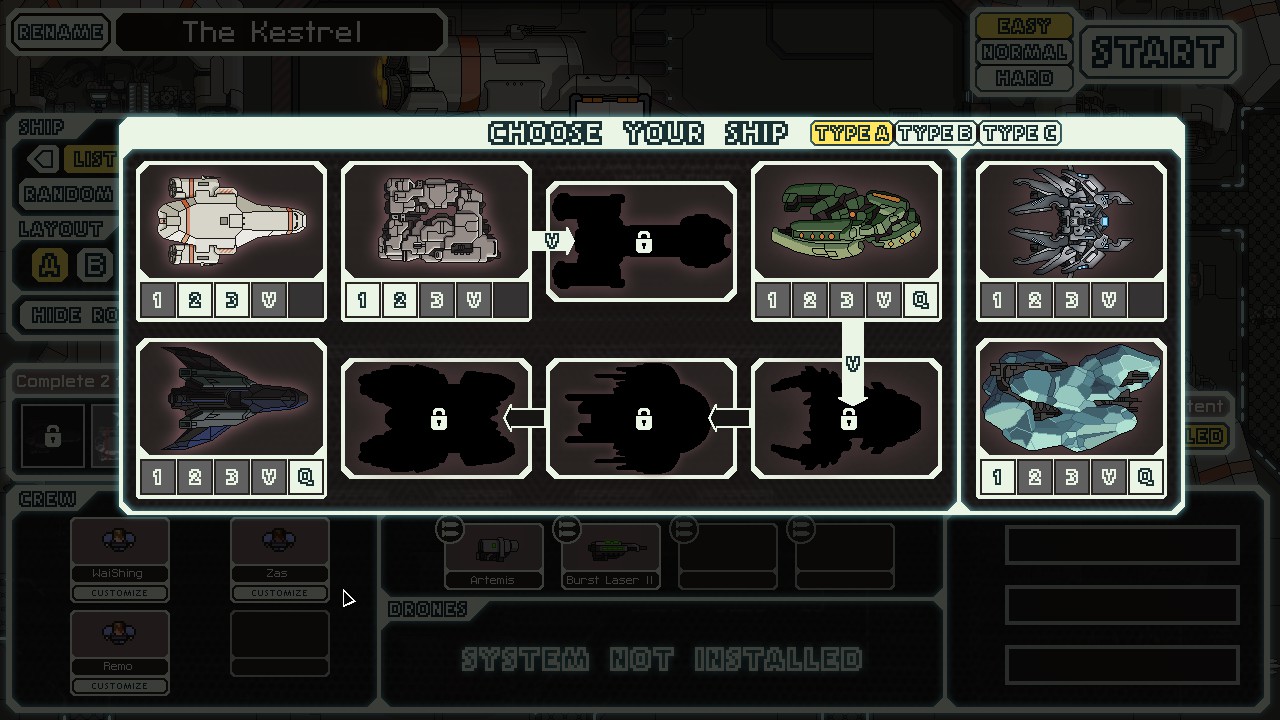Choose the gray Engi cruiser ship
The height and width of the screenshot is (720, 1280).
pyautogui.click(x=436, y=221)
